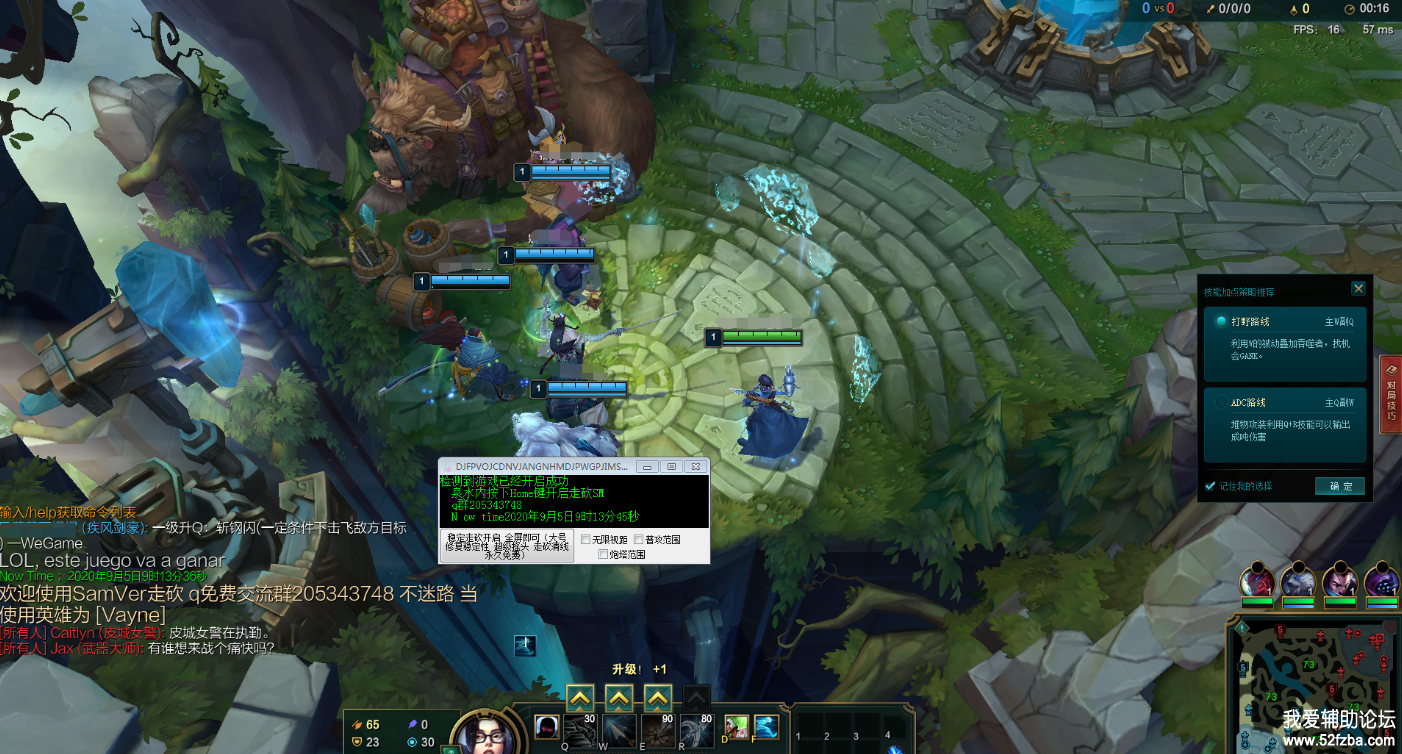Open the 对局技巧 match tips tab
This screenshot has height=754, width=1402.
pyautogui.click(x=1390, y=394)
